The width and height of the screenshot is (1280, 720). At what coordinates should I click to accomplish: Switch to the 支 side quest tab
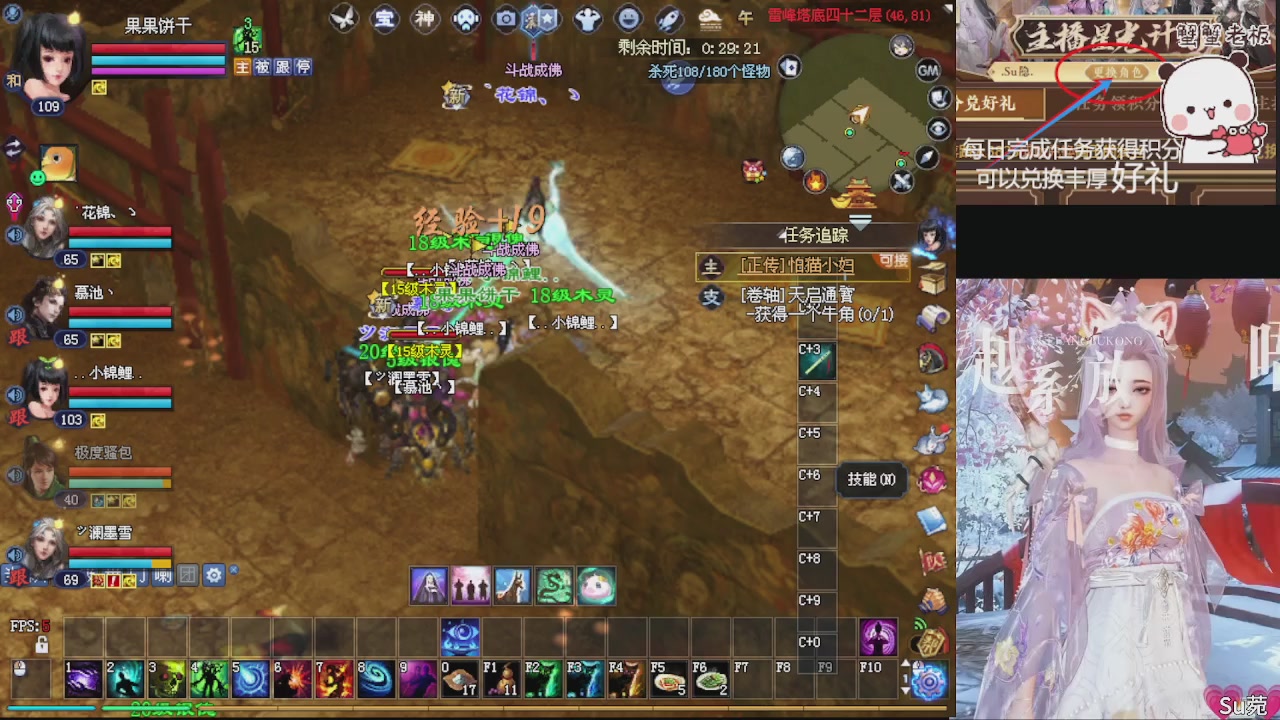pyautogui.click(x=712, y=298)
